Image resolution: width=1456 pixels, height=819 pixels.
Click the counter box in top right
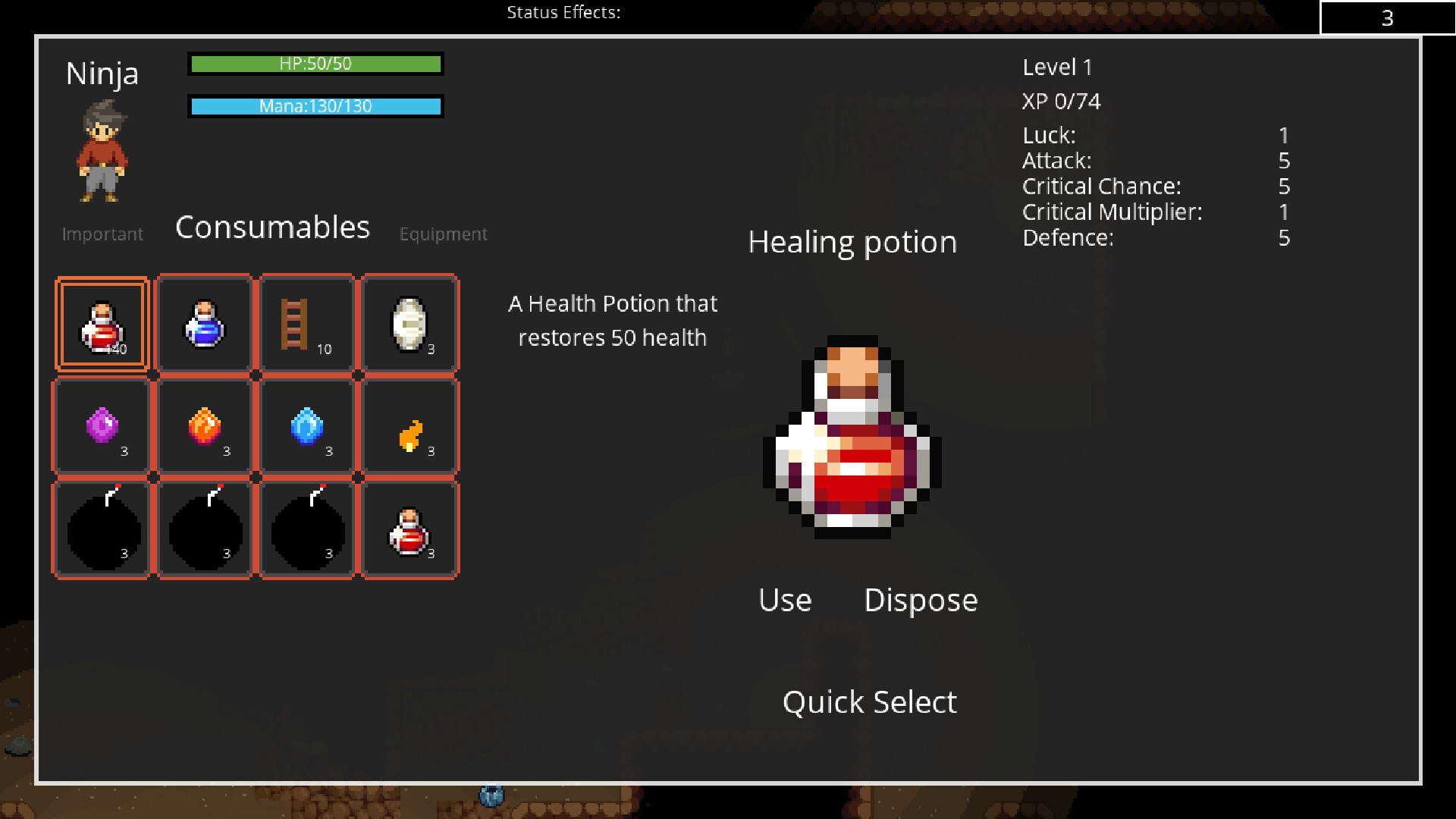[1388, 17]
